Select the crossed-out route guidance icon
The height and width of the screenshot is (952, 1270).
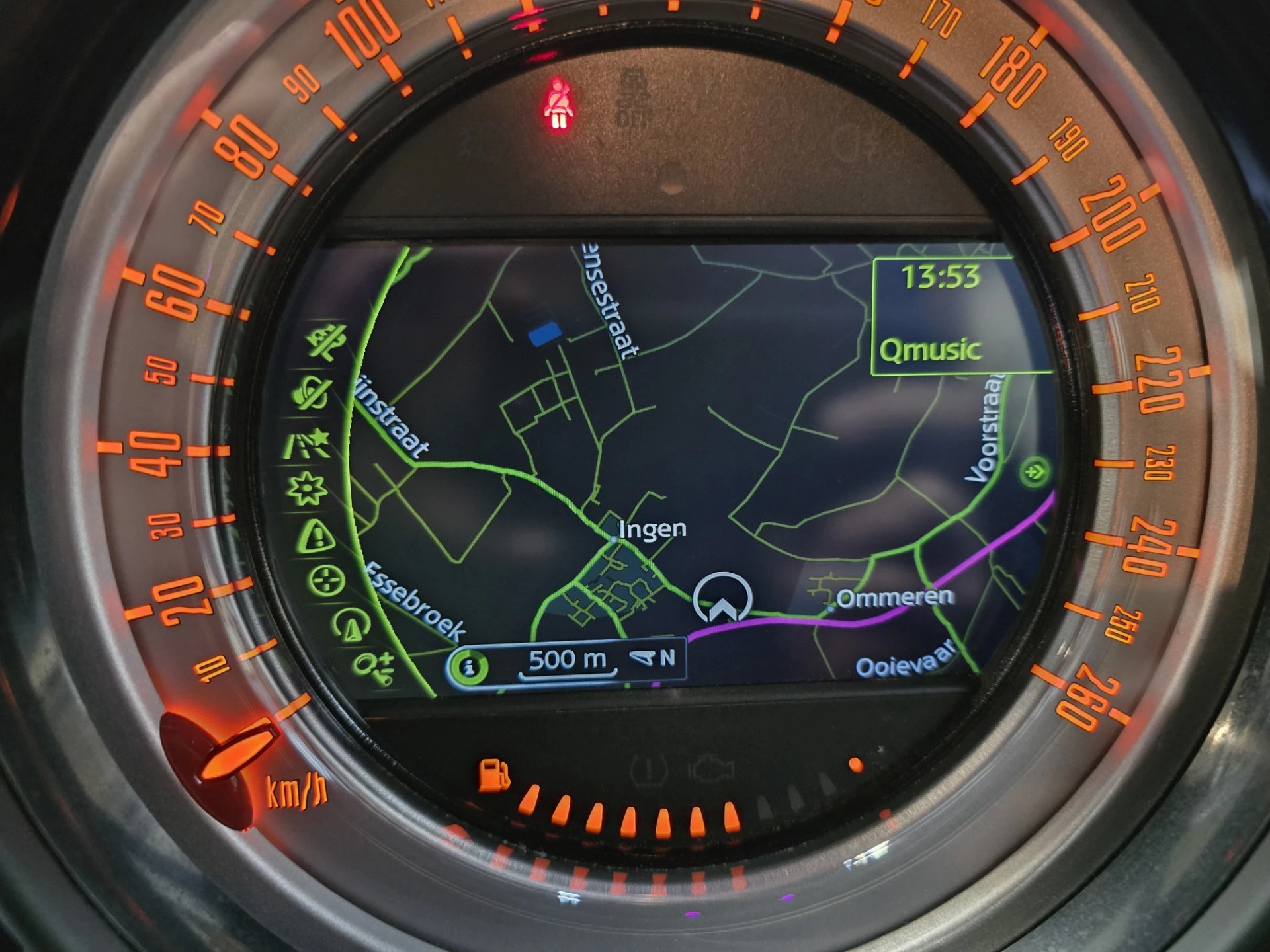[327, 343]
